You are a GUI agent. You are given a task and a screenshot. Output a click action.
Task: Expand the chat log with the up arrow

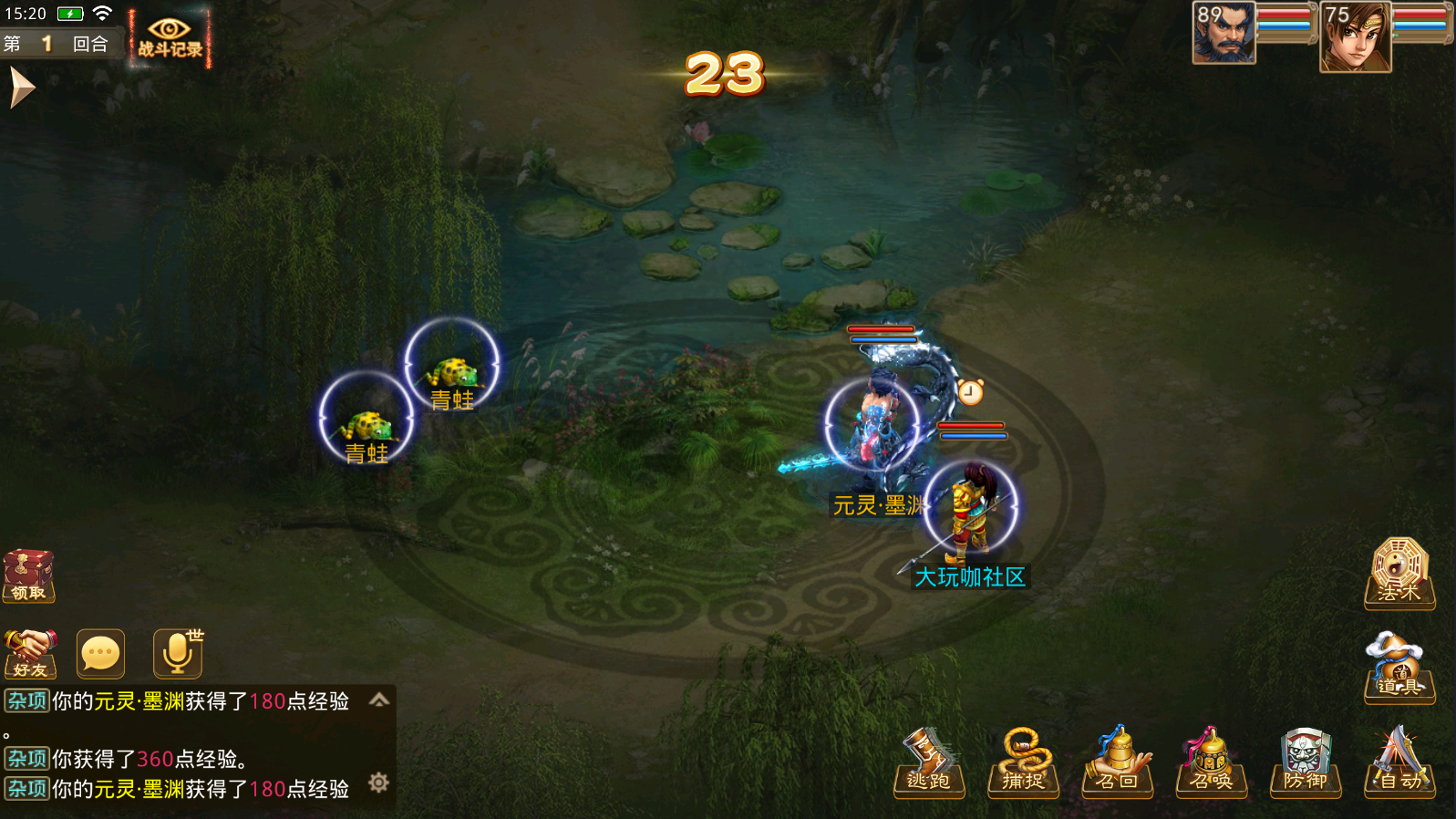(x=379, y=700)
